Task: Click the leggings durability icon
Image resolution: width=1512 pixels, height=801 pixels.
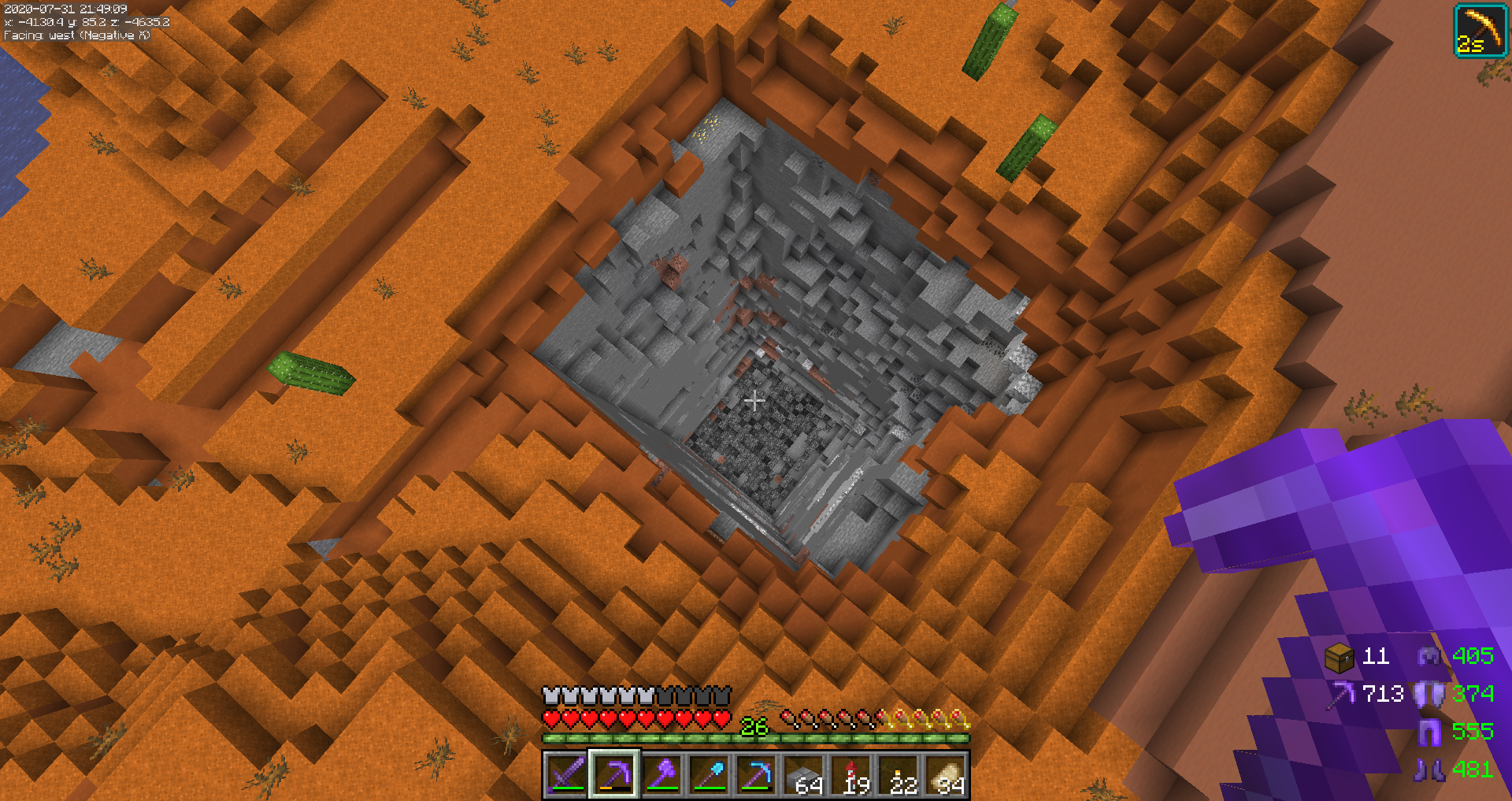Action: tap(1429, 732)
